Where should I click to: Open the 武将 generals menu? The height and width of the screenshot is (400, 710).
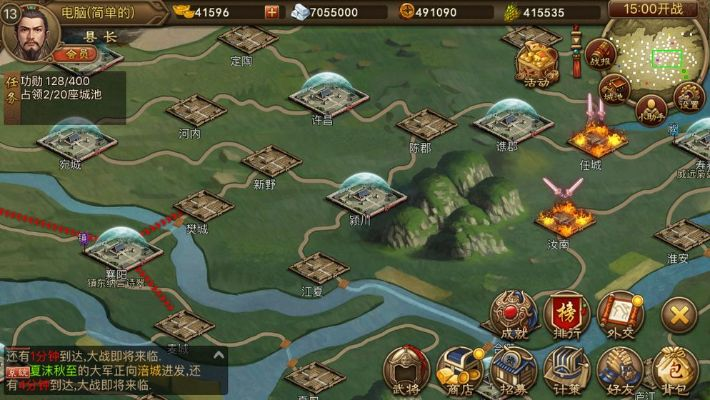407,372
